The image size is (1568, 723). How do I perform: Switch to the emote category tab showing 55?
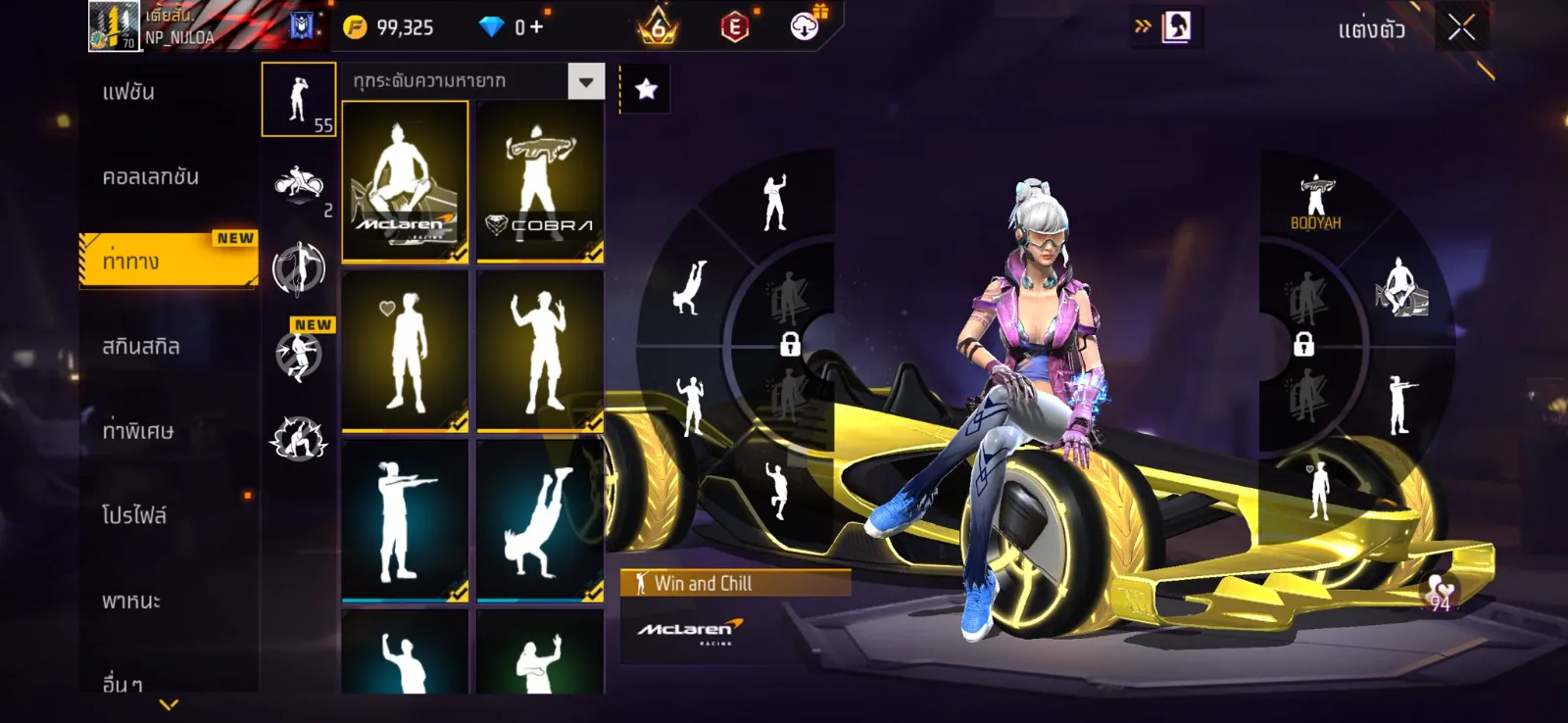coord(299,100)
